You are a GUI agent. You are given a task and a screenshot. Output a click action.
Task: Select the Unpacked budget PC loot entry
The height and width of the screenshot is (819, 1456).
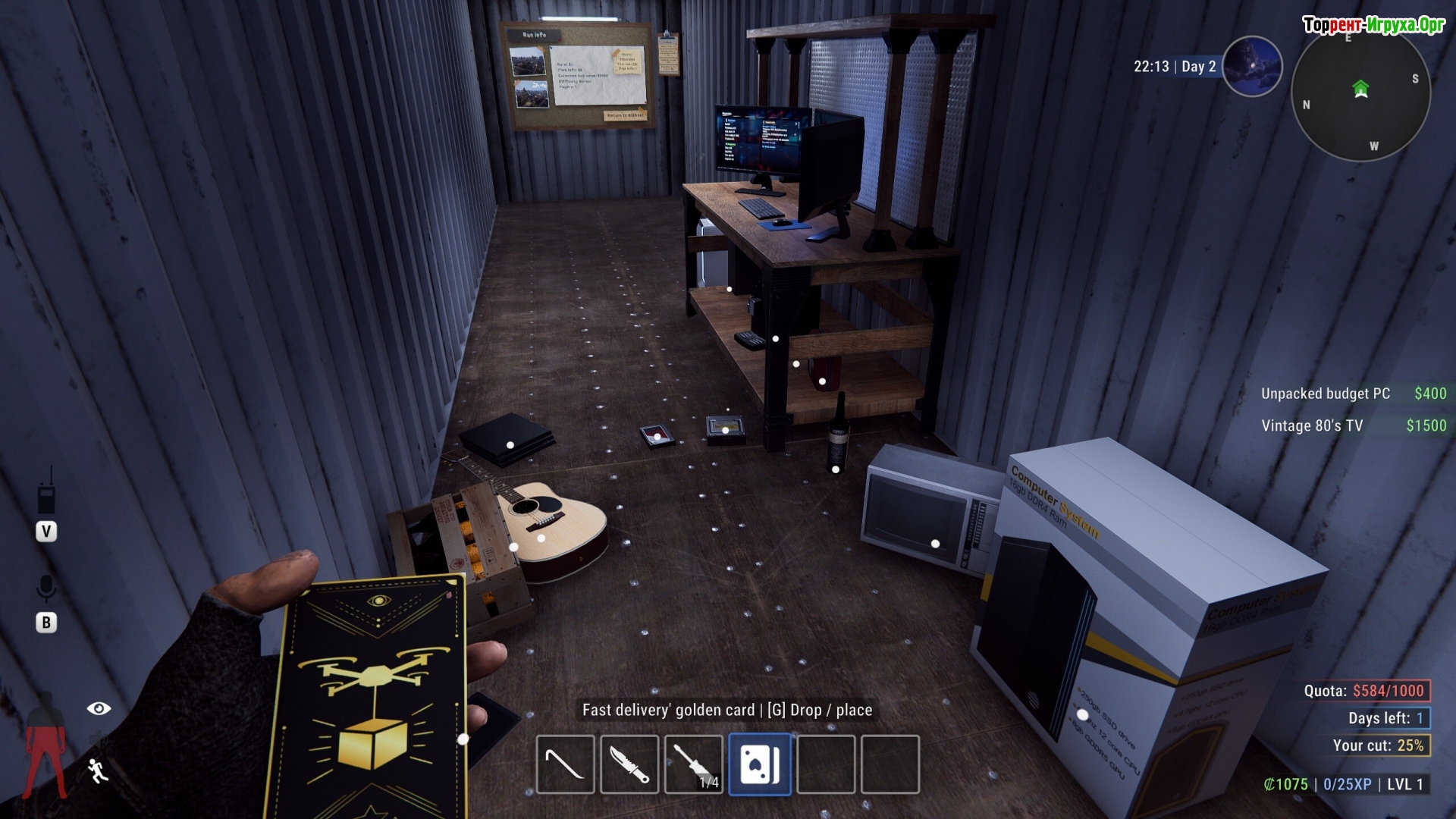tap(1353, 394)
